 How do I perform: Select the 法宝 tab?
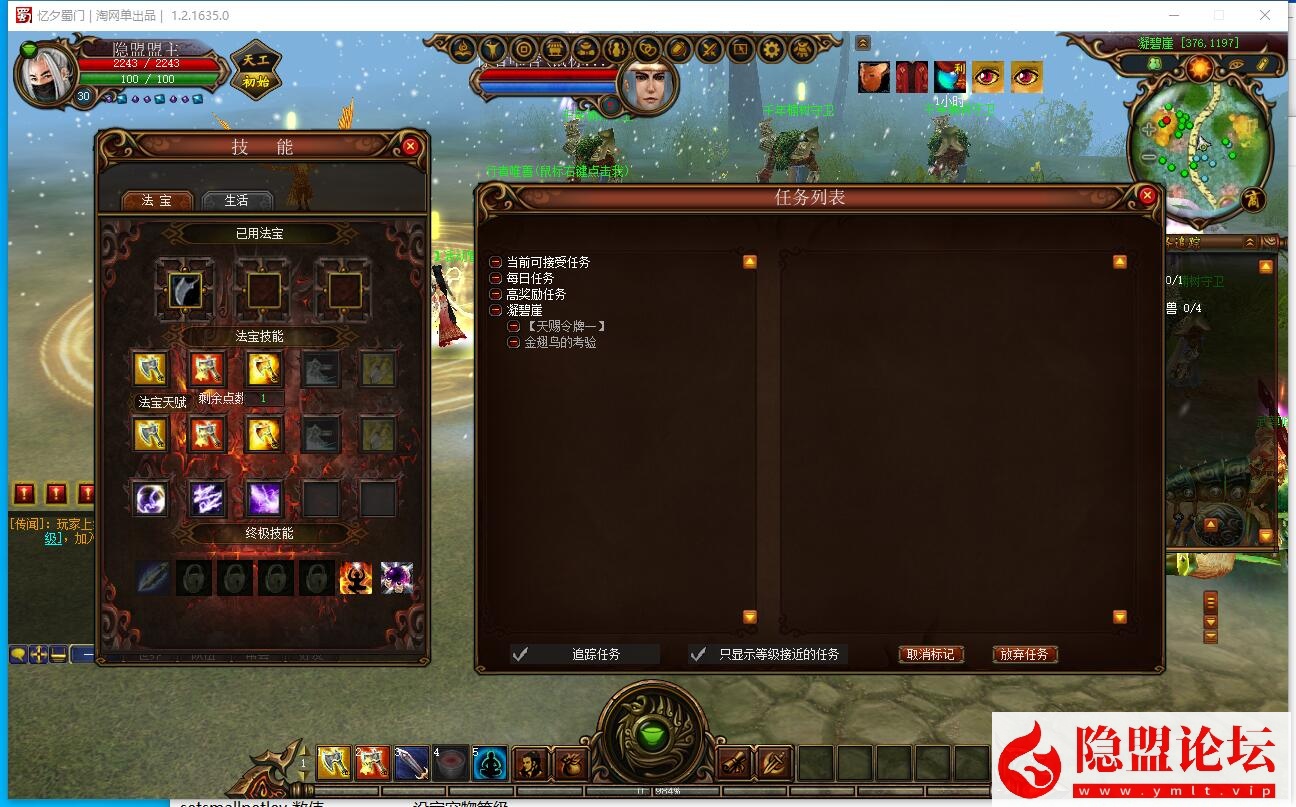pos(157,200)
